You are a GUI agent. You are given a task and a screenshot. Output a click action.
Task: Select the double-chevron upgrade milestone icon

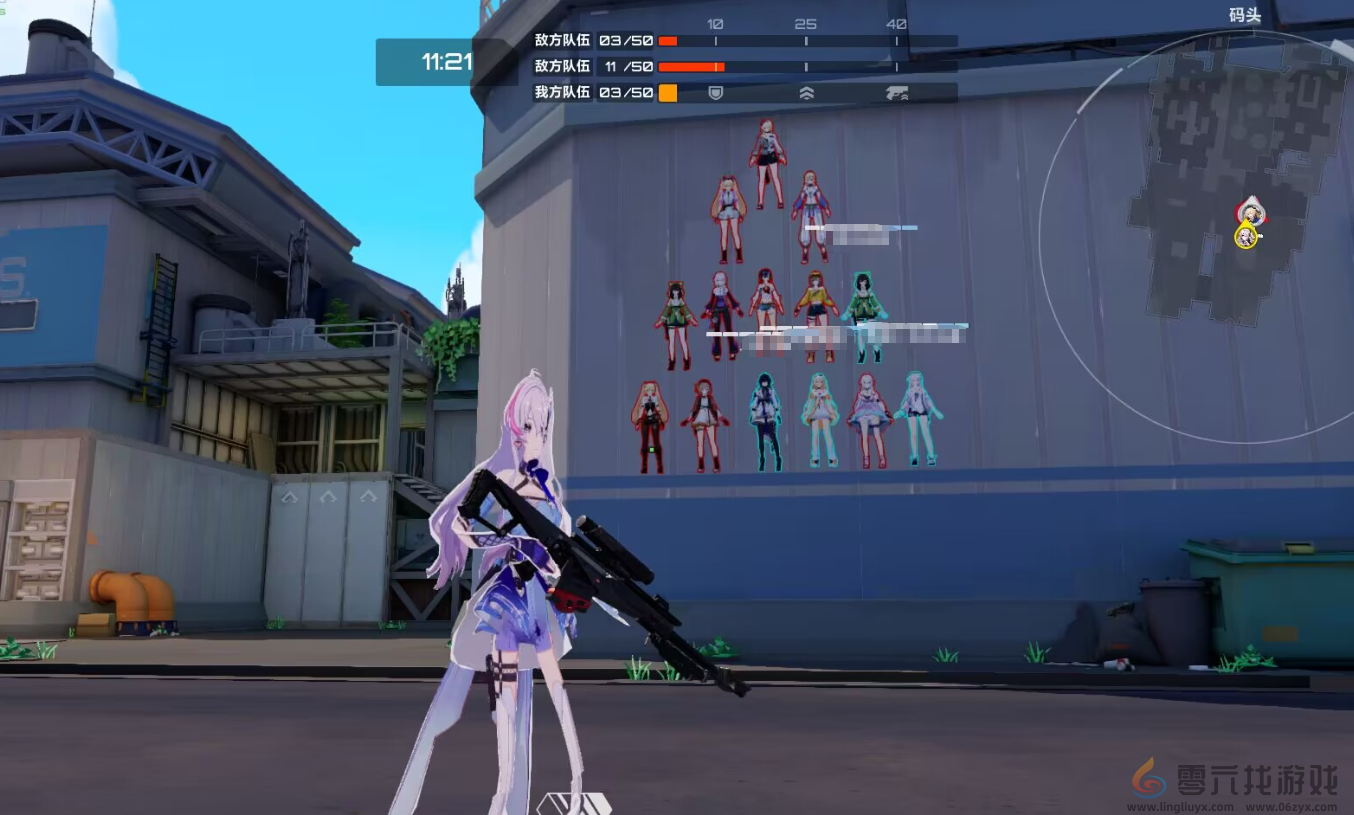tap(806, 93)
